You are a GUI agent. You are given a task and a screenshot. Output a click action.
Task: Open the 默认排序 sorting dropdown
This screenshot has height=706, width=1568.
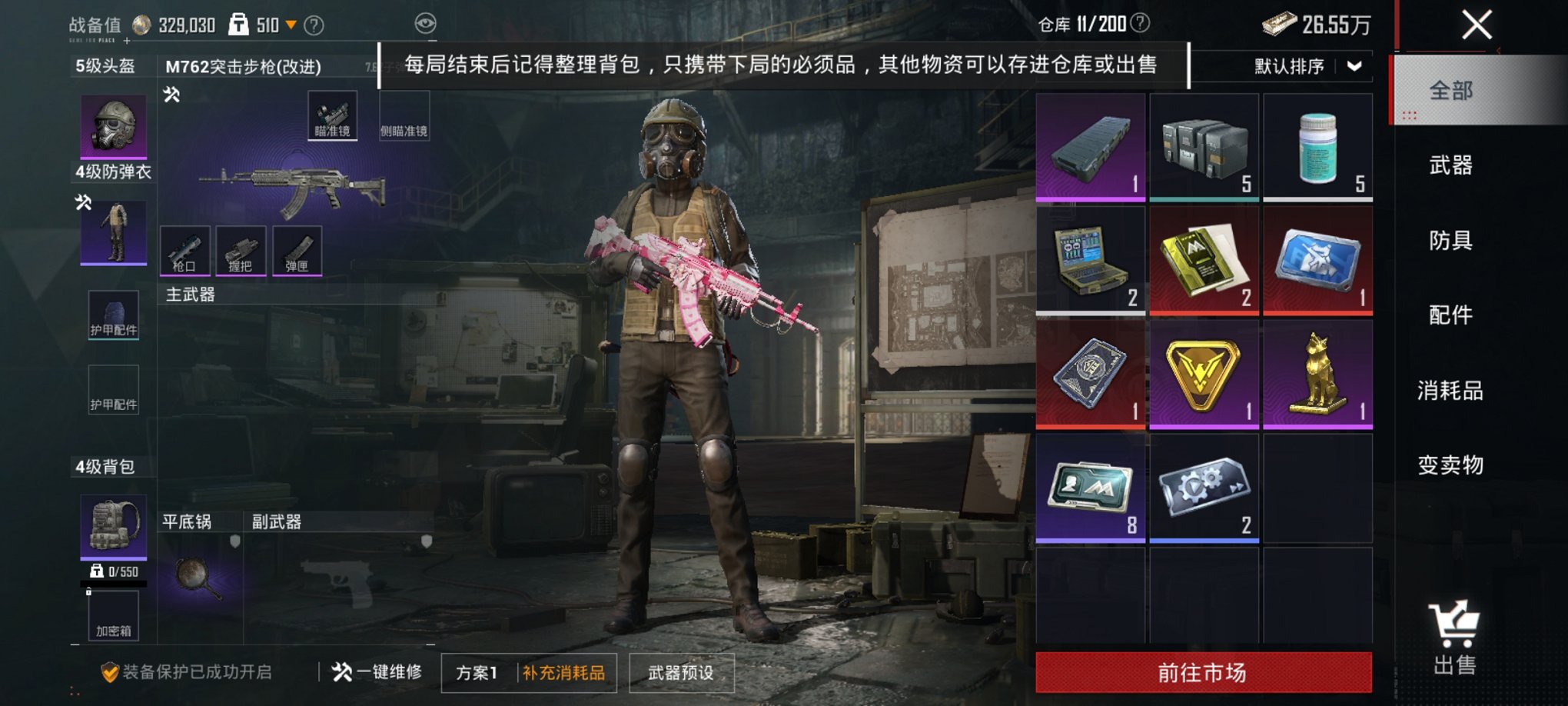click(x=1289, y=67)
